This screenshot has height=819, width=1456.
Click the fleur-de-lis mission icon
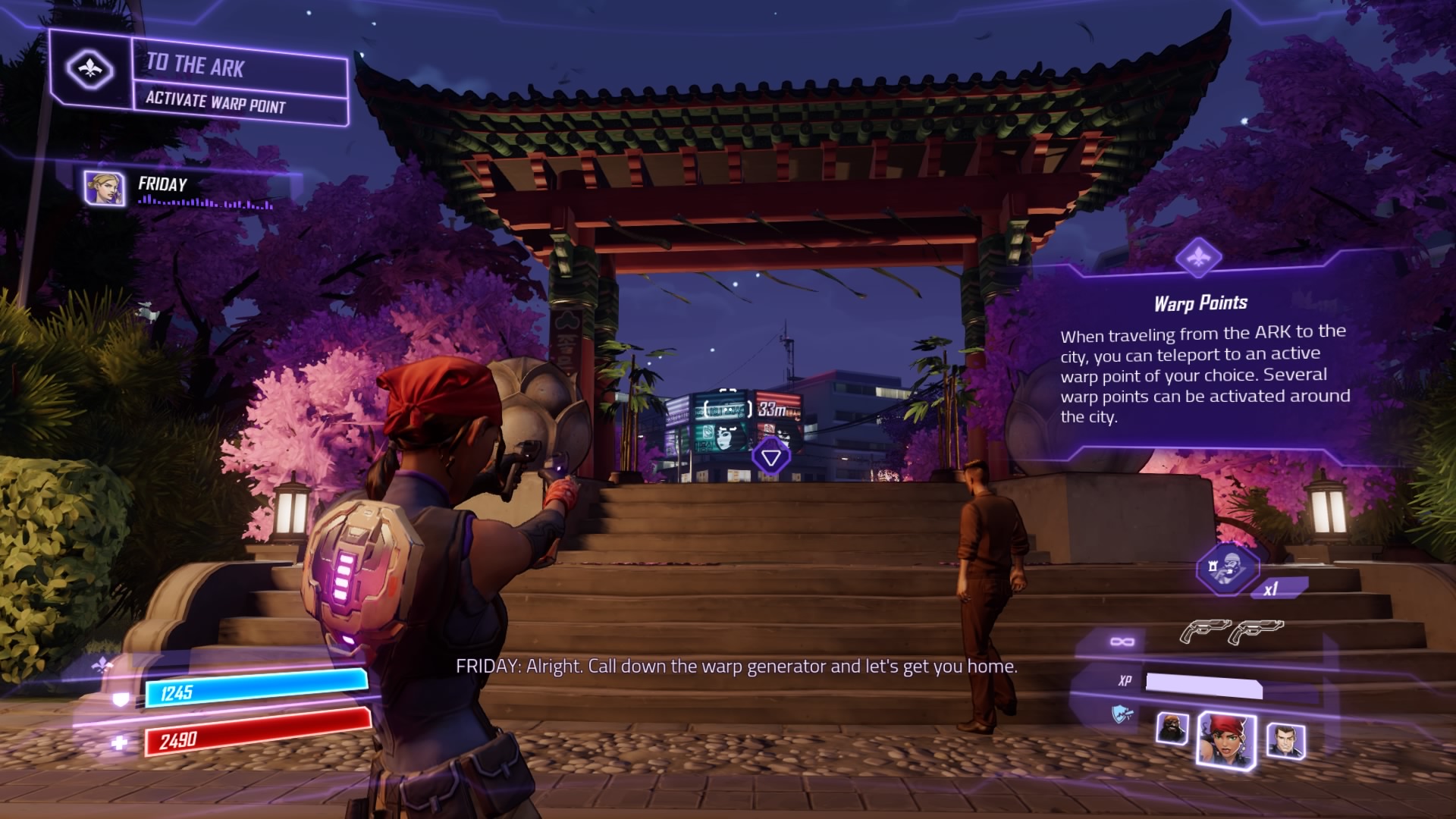coord(90,70)
